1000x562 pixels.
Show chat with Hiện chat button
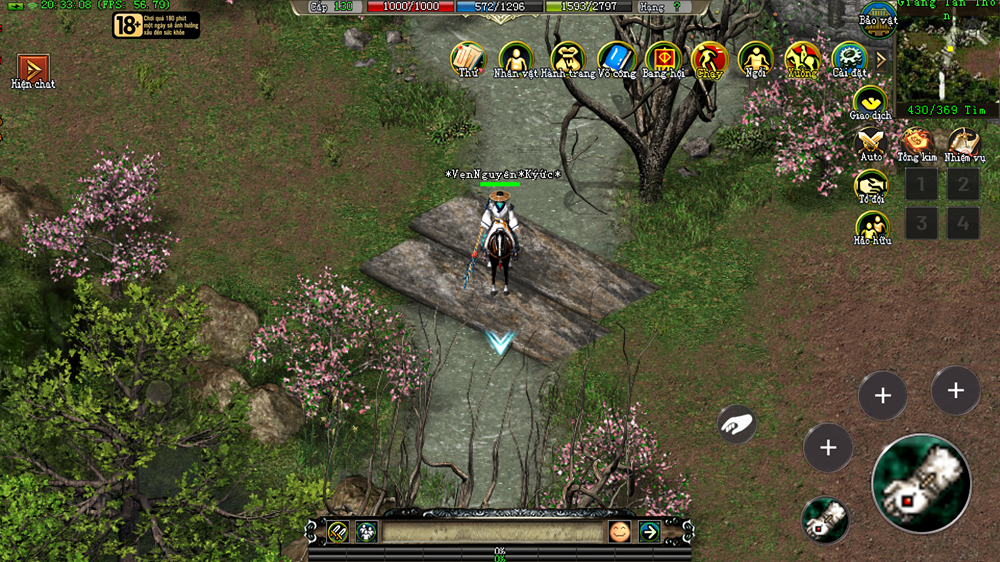pos(33,68)
